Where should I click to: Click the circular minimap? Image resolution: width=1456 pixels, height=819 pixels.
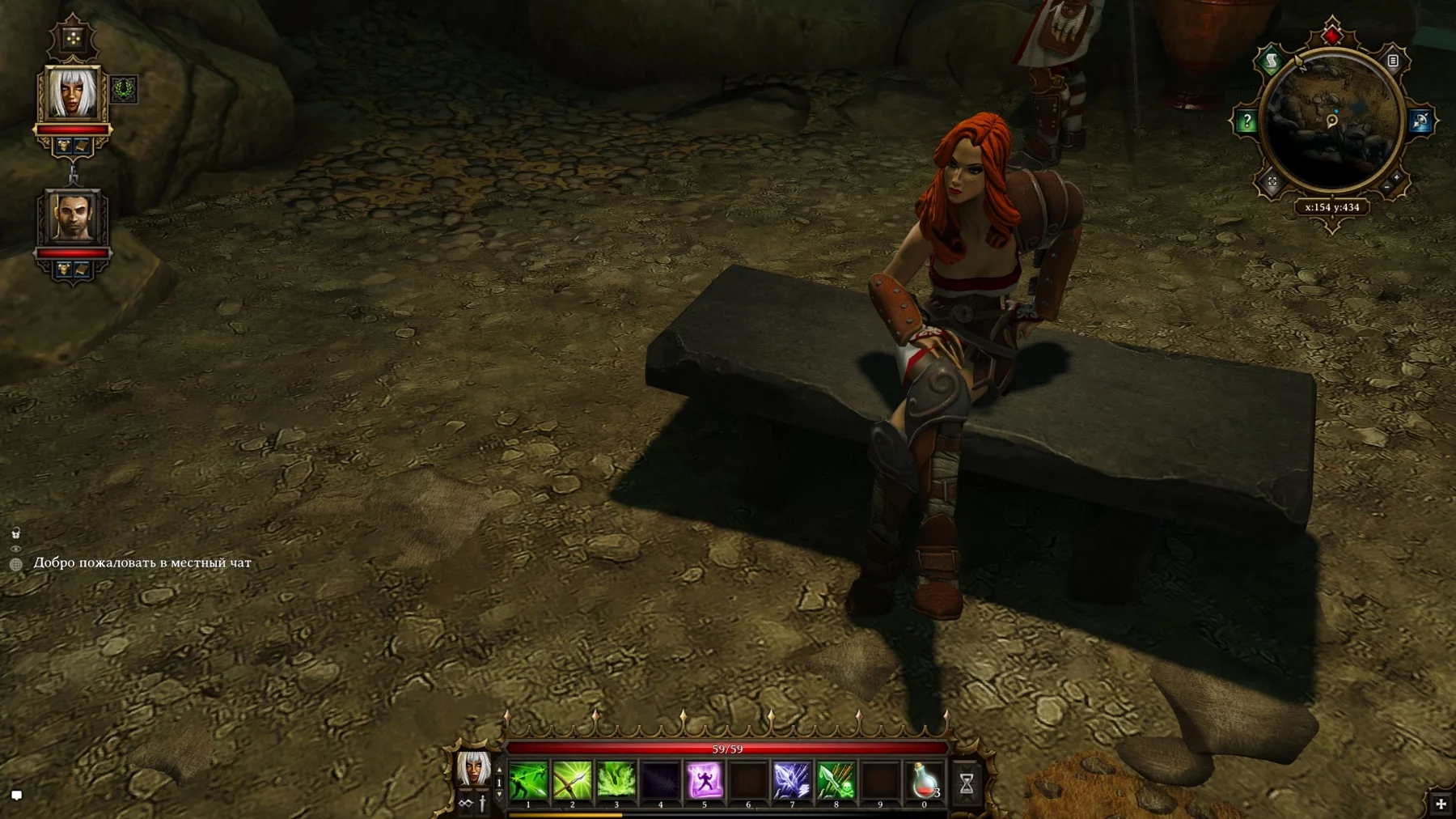coord(1332,121)
